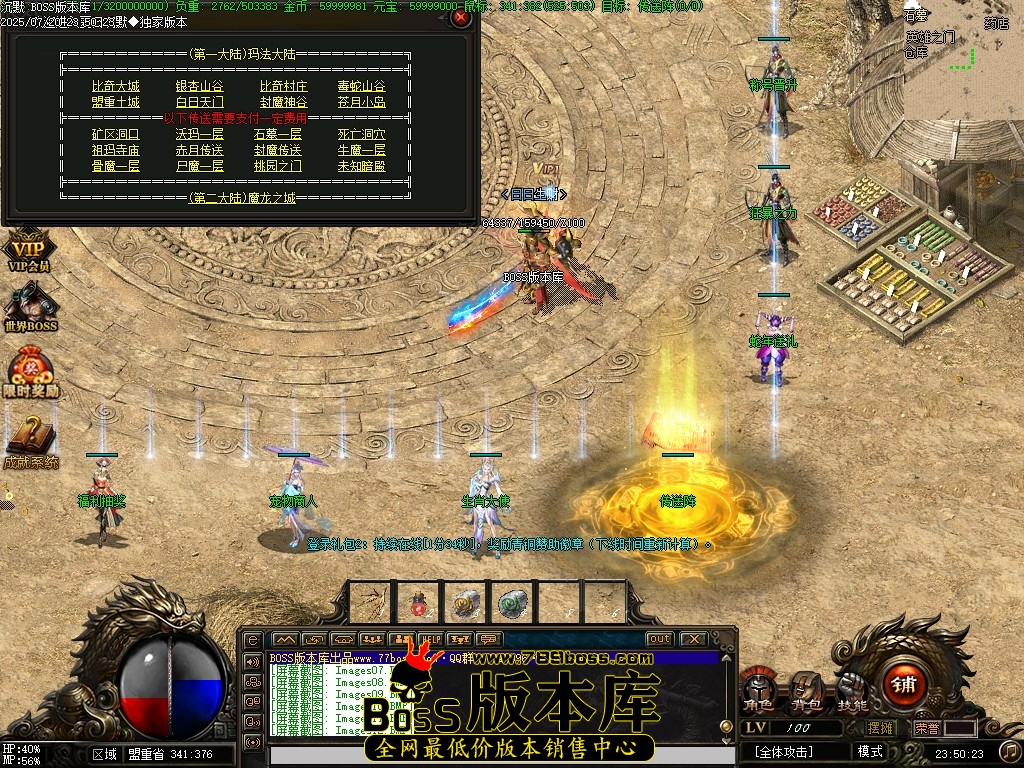The image size is (1024, 768).
Task: Click the 摆摊 stall button
Action: click(x=882, y=729)
